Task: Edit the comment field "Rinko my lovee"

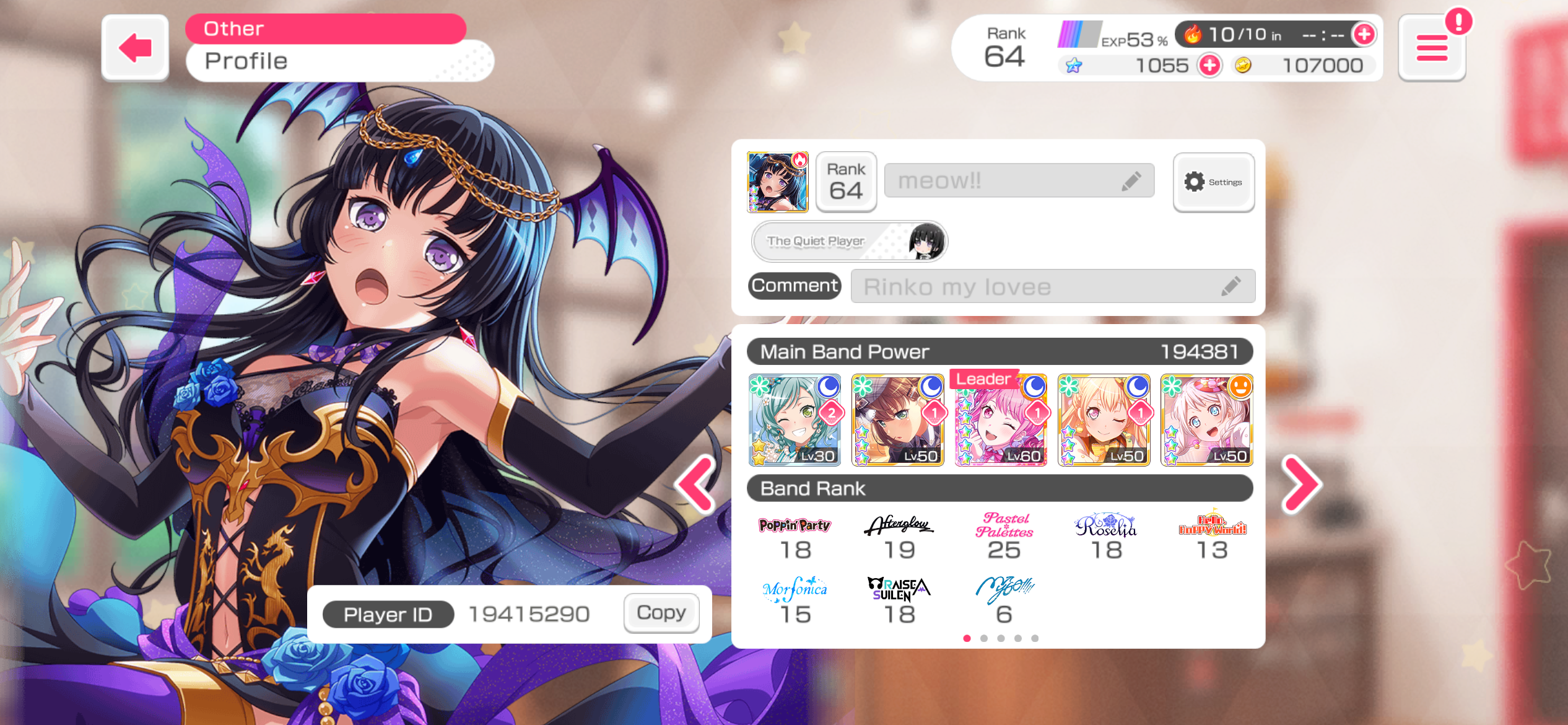Action: click(1053, 286)
